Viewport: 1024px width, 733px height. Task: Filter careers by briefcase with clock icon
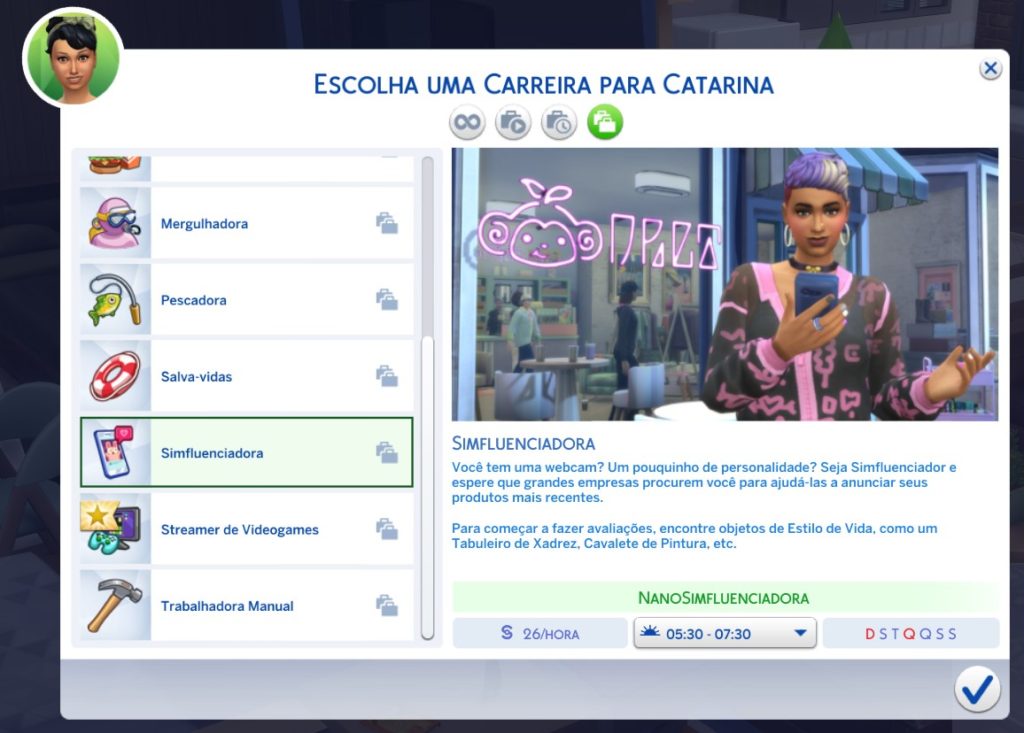559,123
